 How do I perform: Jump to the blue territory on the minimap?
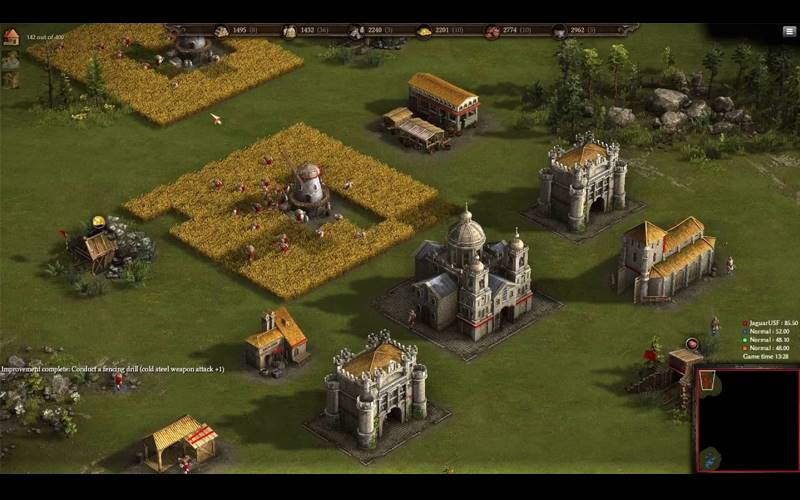pyautogui.click(x=710, y=460)
